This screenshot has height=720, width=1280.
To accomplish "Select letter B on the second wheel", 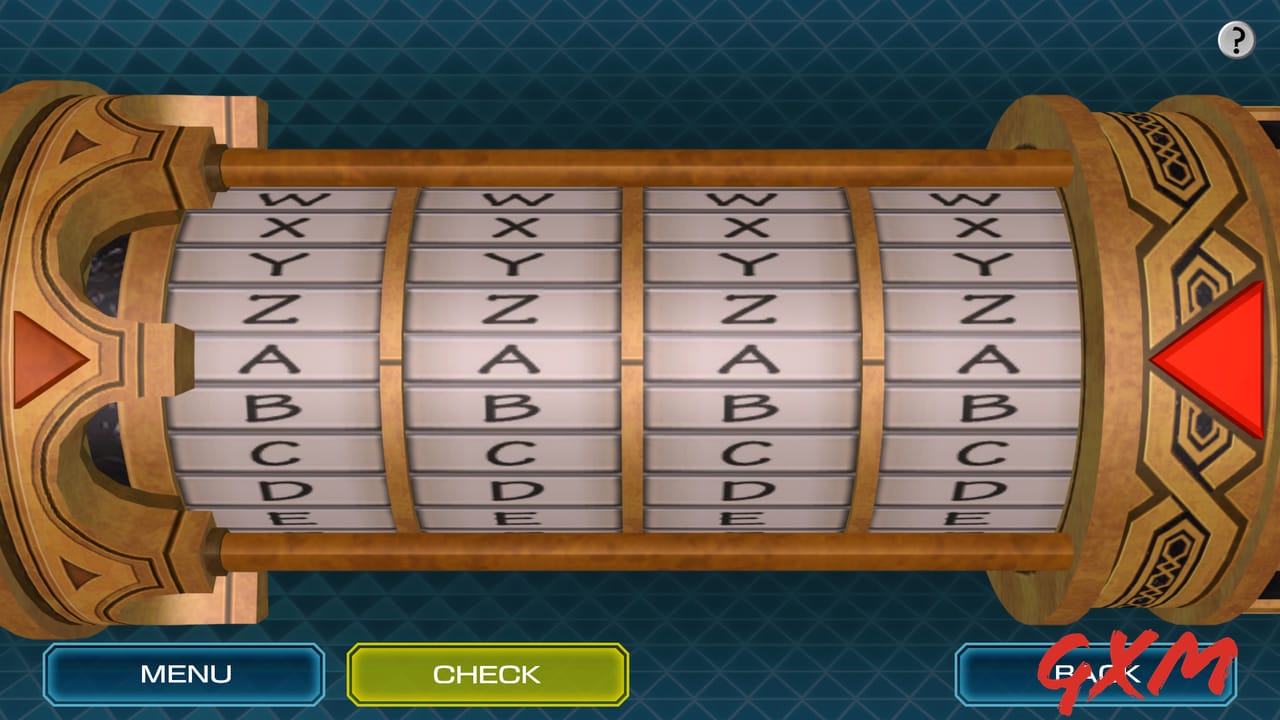I will point(510,408).
